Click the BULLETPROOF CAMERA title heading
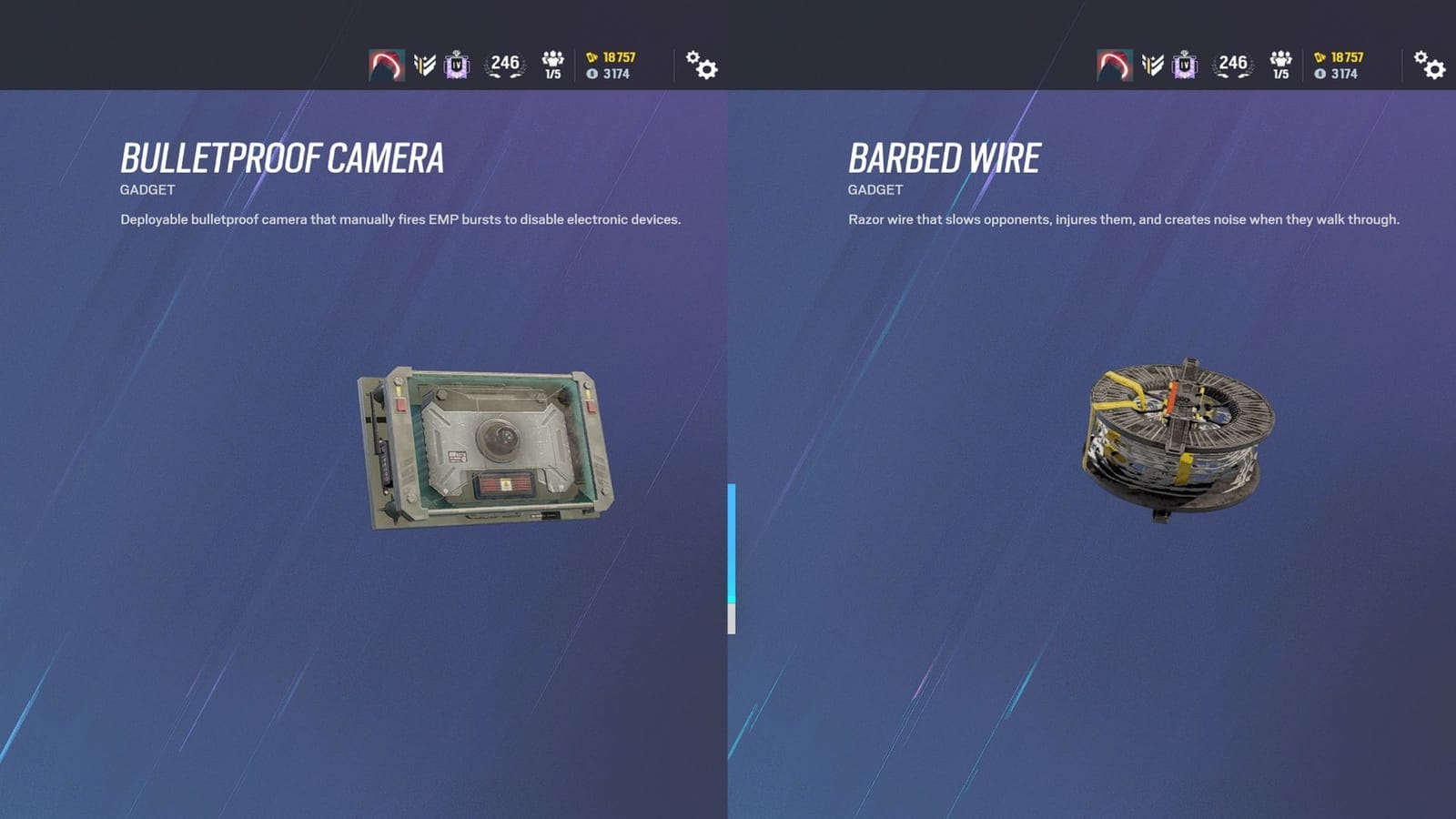 coord(283,158)
